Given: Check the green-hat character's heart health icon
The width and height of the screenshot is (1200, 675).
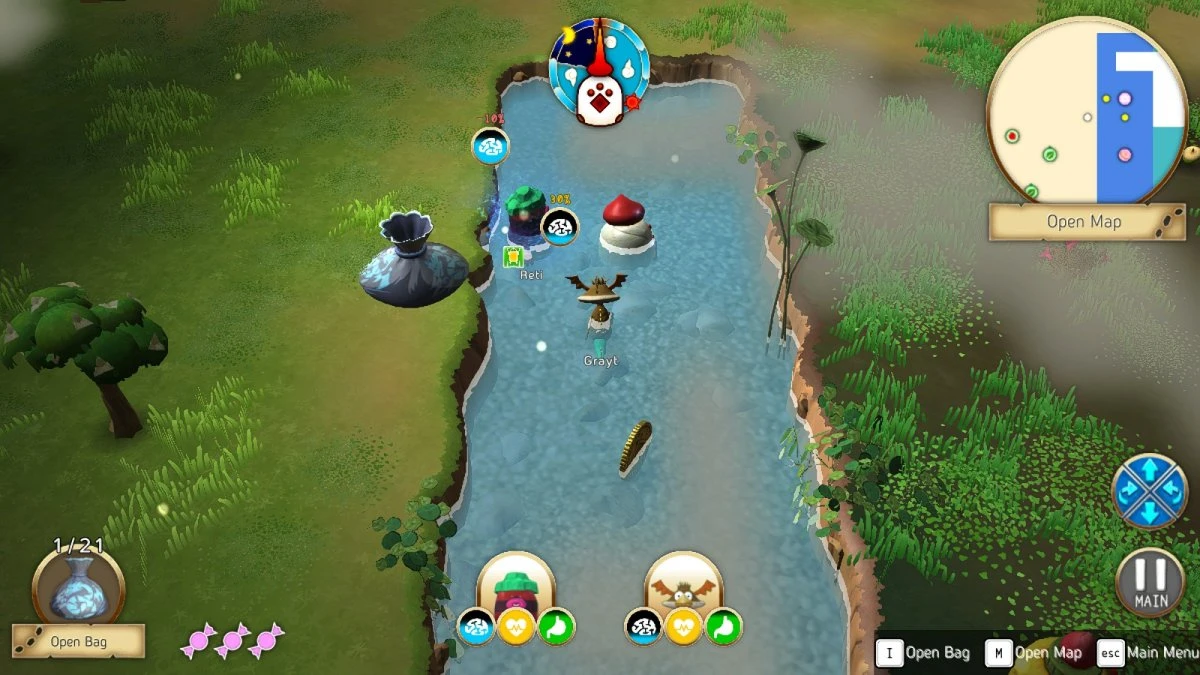Looking at the screenshot, I should click(516, 627).
